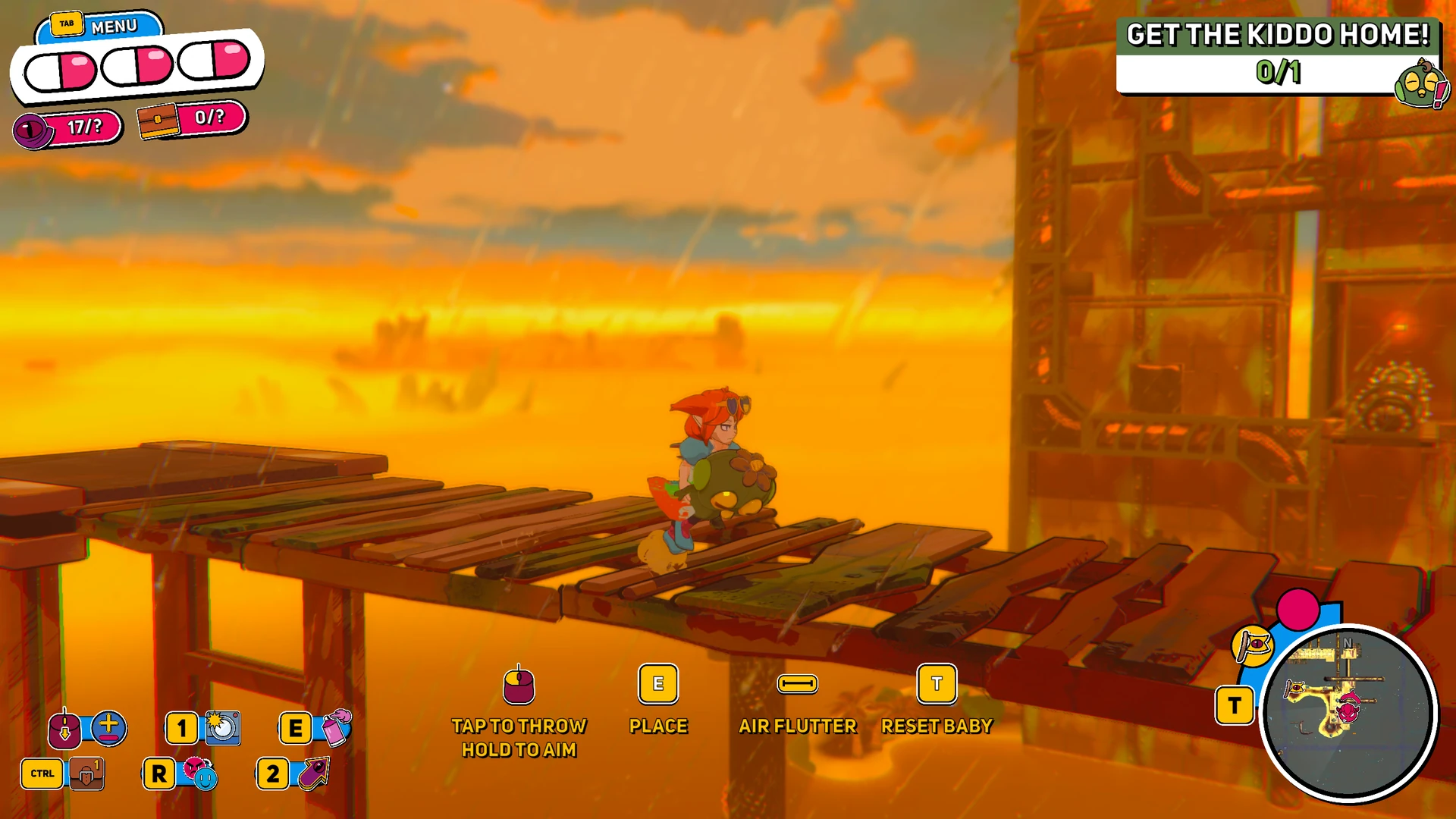
Task: Activate the camera photo mode icon
Action: (x=222, y=728)
